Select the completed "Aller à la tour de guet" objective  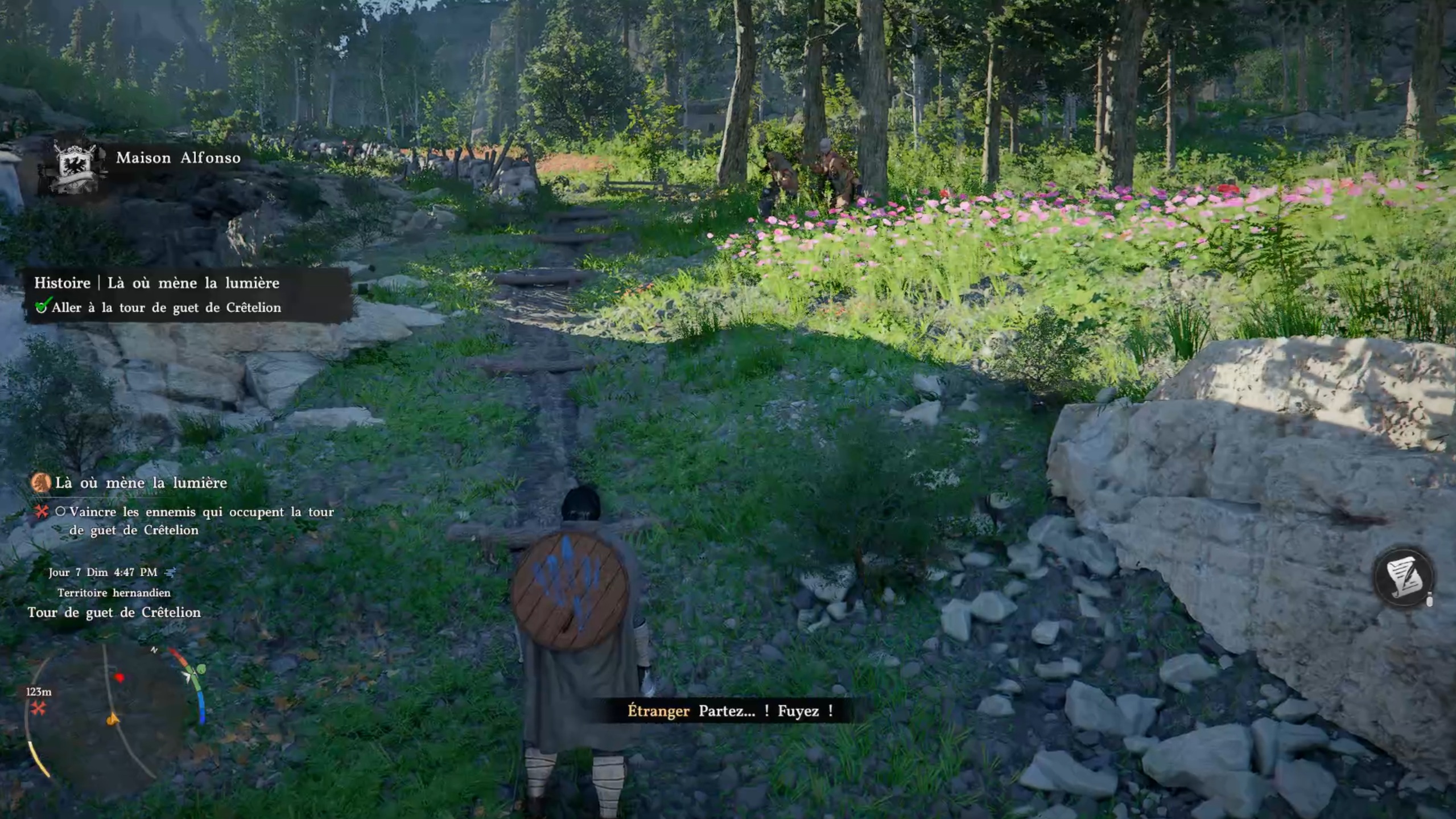click(166, 307)
